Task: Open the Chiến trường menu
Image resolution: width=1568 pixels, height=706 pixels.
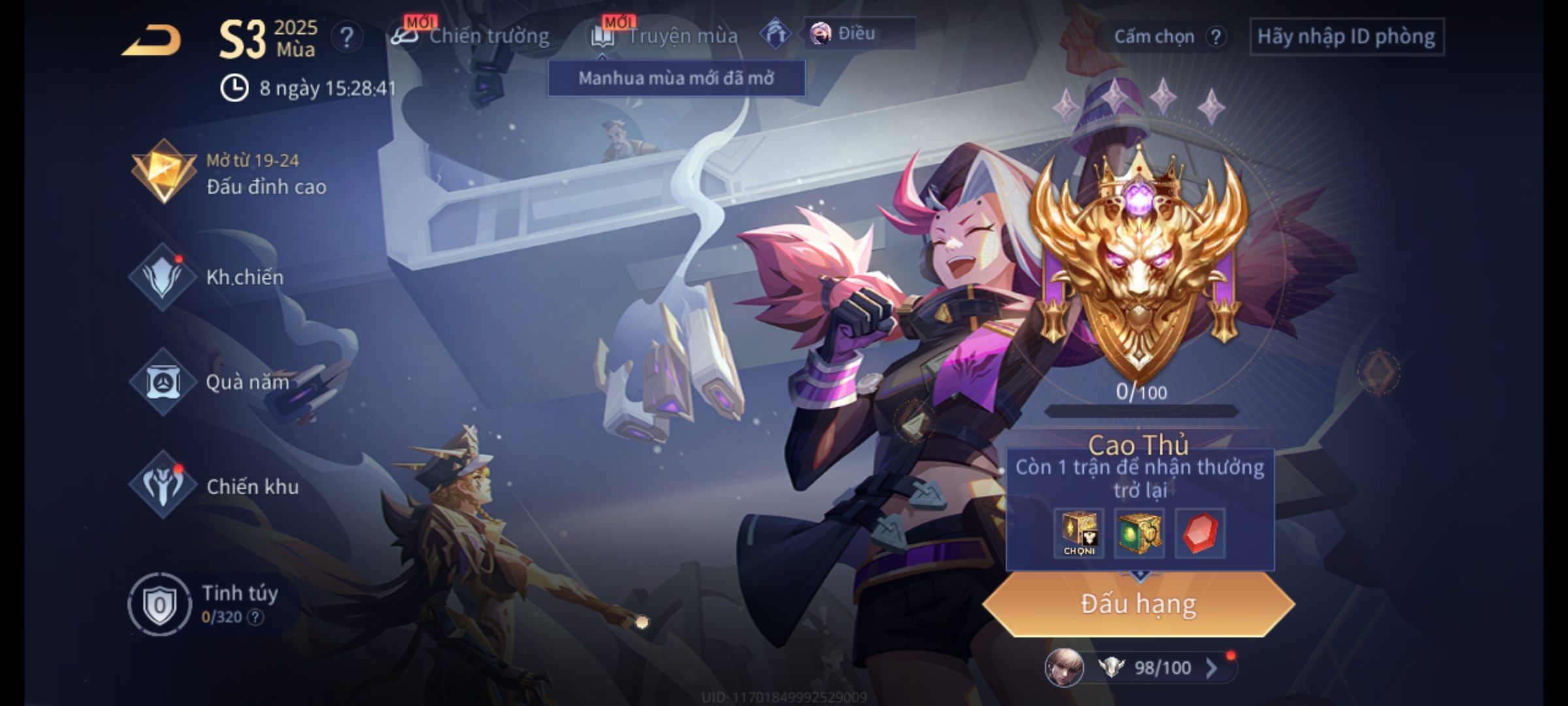Action: point(470,36)
